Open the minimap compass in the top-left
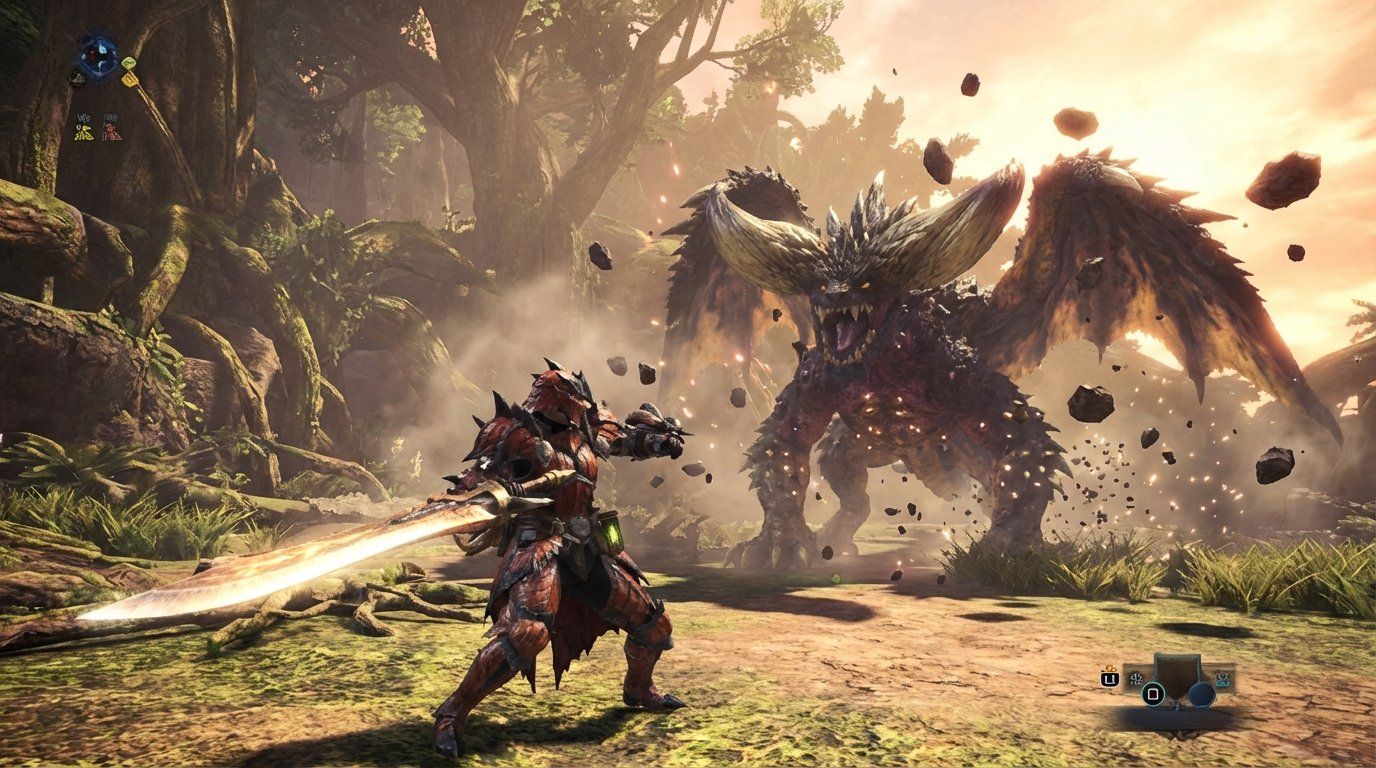The height and width of the screenshot is (768, 1376). 97,55
